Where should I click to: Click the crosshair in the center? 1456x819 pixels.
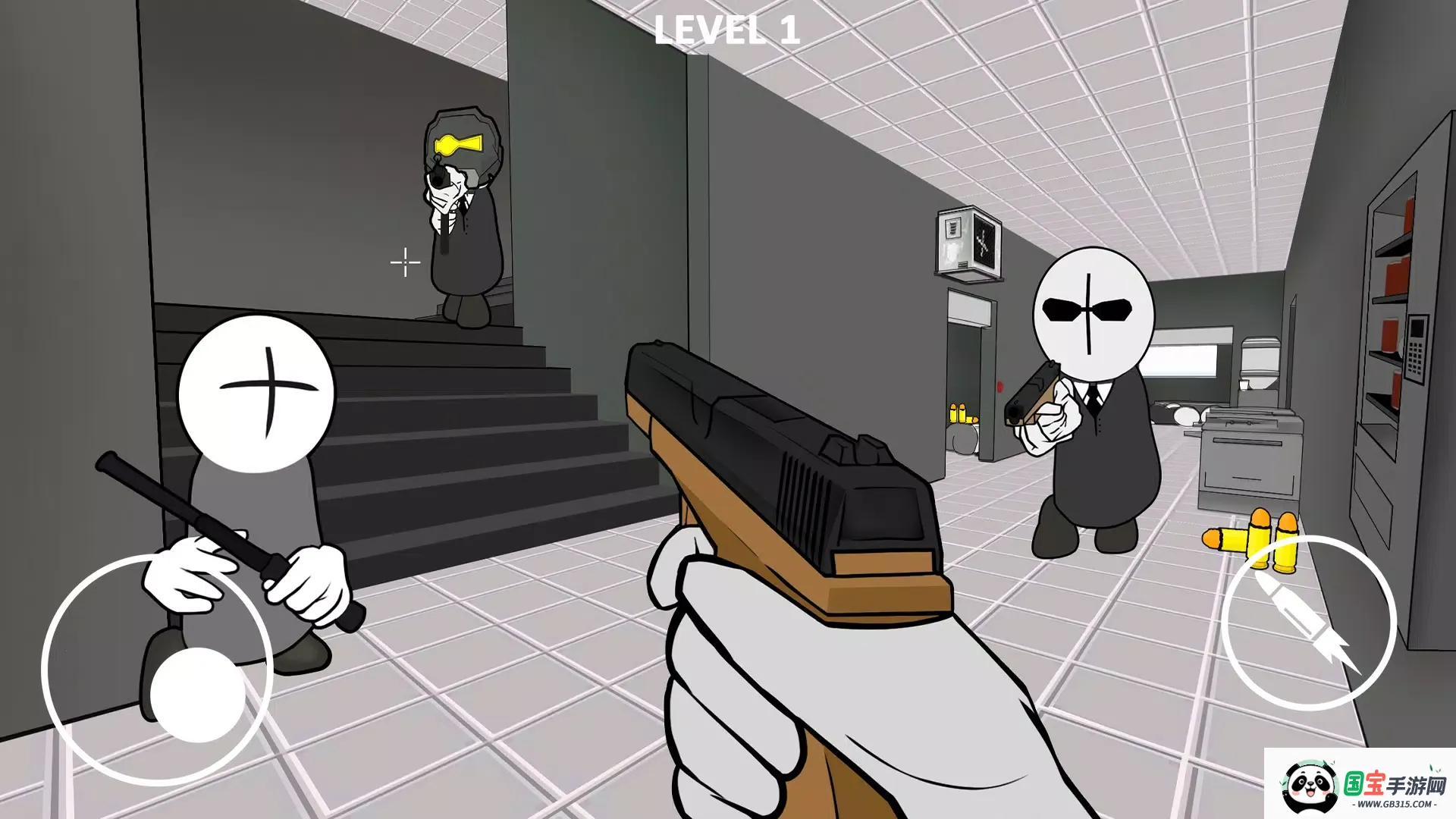[x=404, y=262]
